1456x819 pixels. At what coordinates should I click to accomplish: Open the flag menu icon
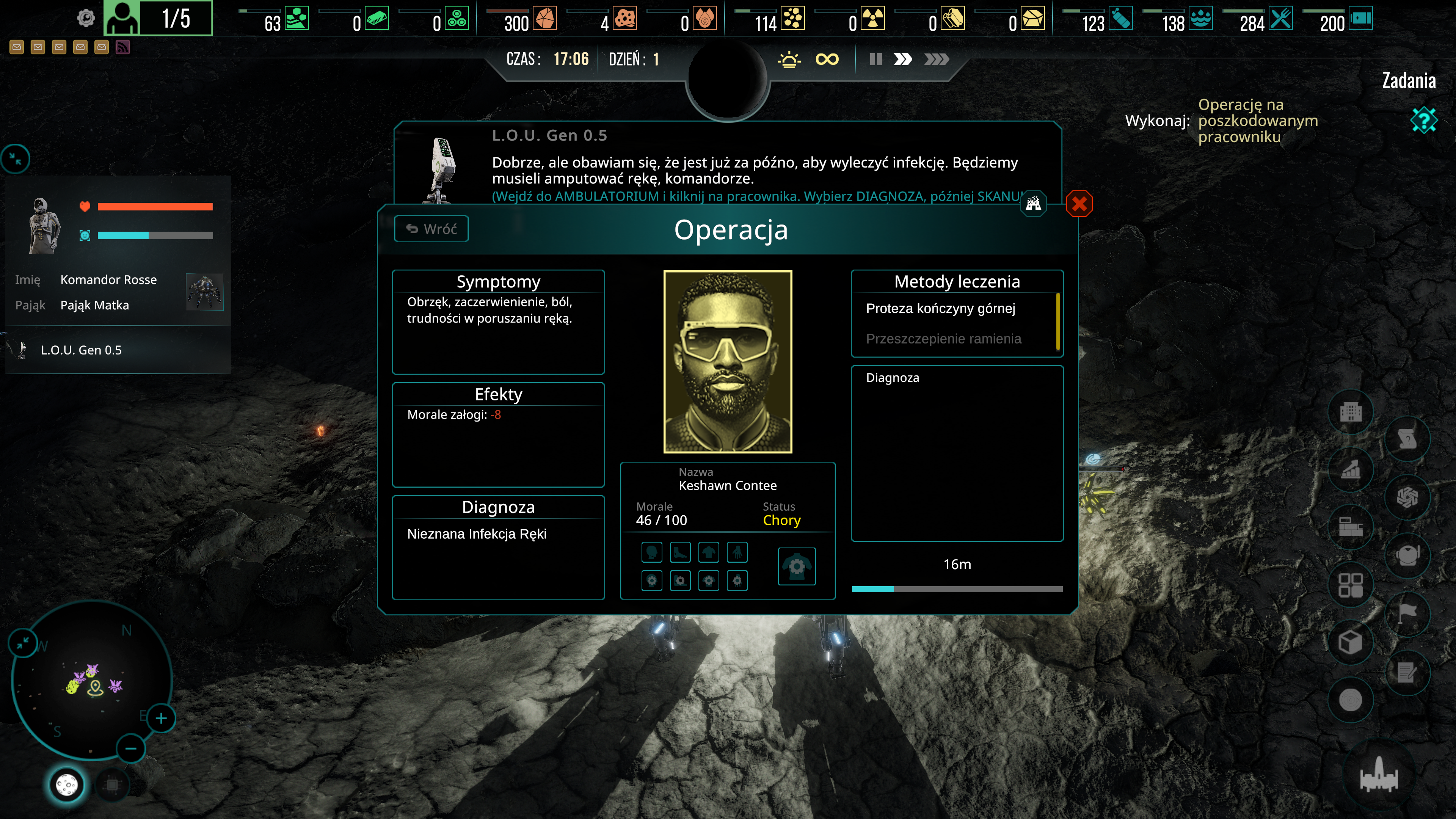point(1407,613)
